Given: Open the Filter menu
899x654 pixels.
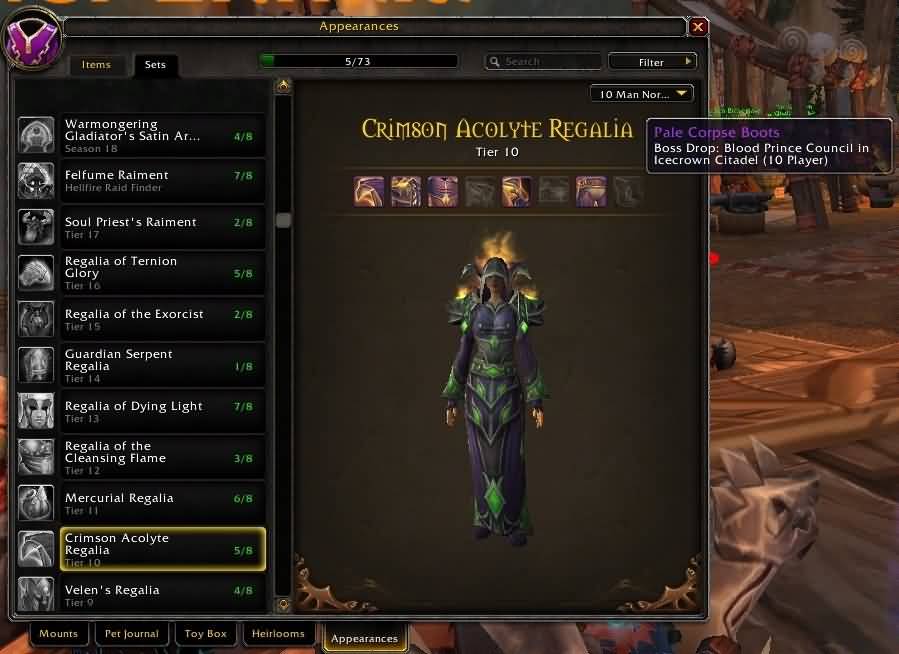Looking at the screenshot, I should click(x=652, y=62).
